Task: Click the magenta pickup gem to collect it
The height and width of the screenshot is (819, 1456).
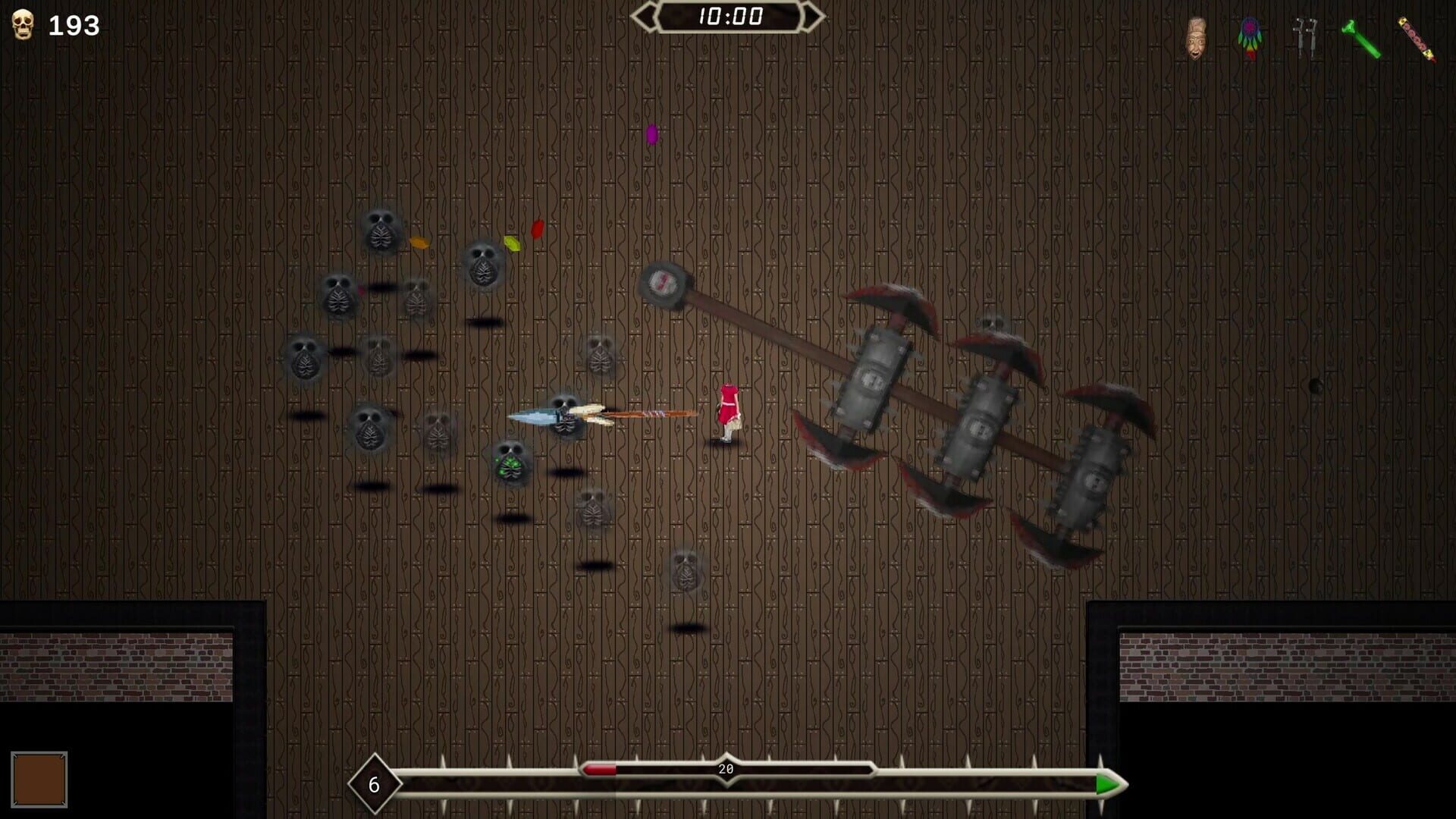Action: pyautogui.click(x=652, y=134)
